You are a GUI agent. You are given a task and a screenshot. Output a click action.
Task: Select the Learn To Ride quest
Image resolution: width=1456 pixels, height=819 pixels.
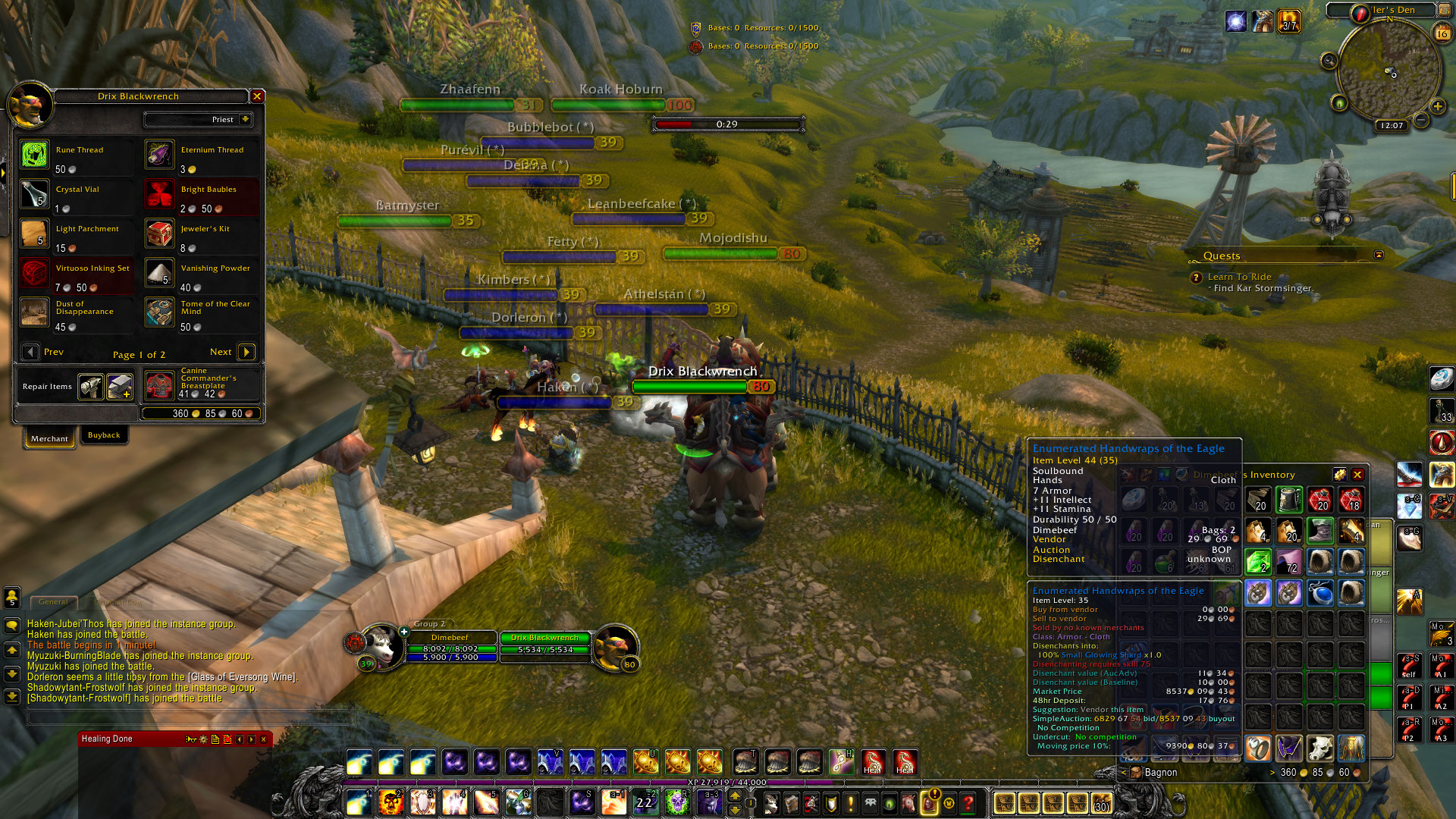[1239, 277]
